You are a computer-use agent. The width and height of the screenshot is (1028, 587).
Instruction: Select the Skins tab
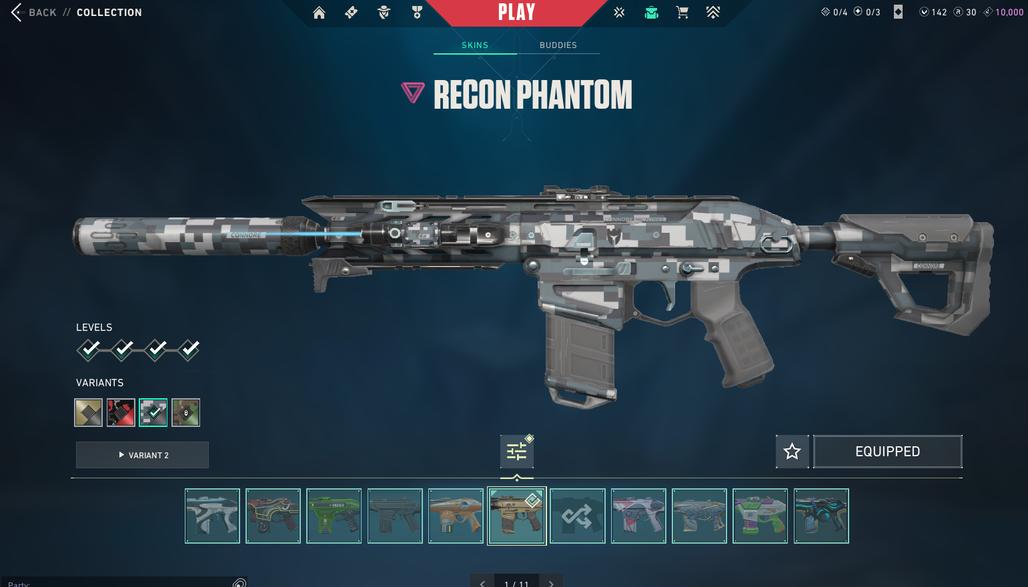pos(475,45)
